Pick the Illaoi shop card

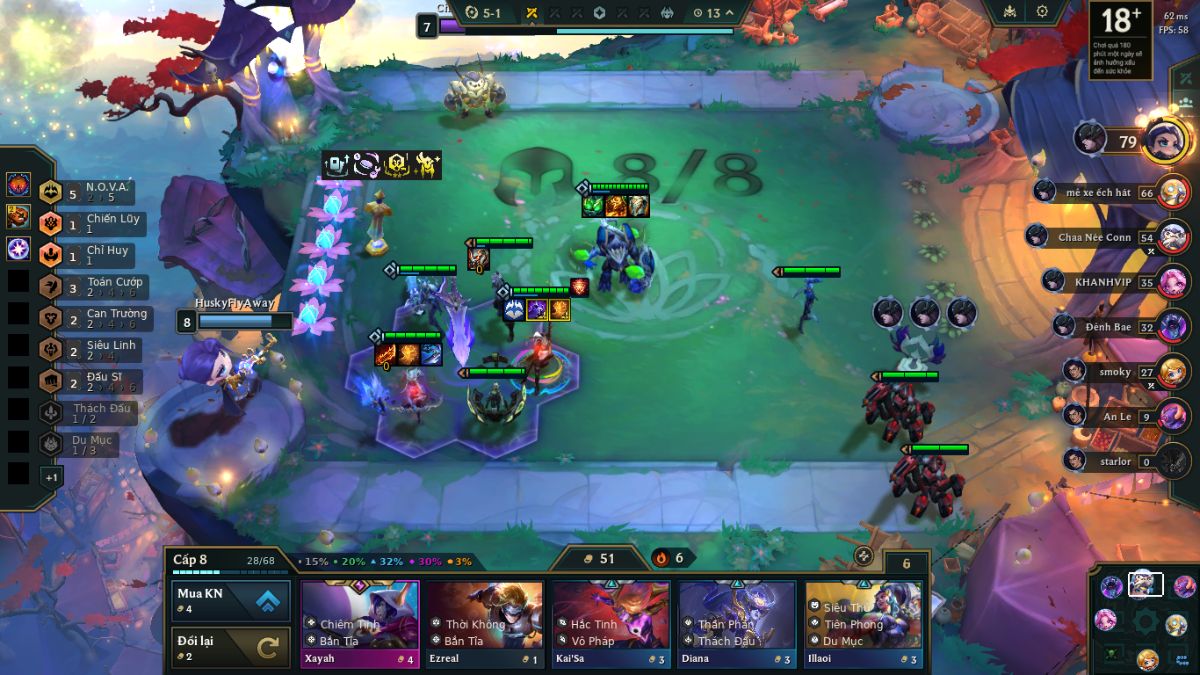pos(863,624)
